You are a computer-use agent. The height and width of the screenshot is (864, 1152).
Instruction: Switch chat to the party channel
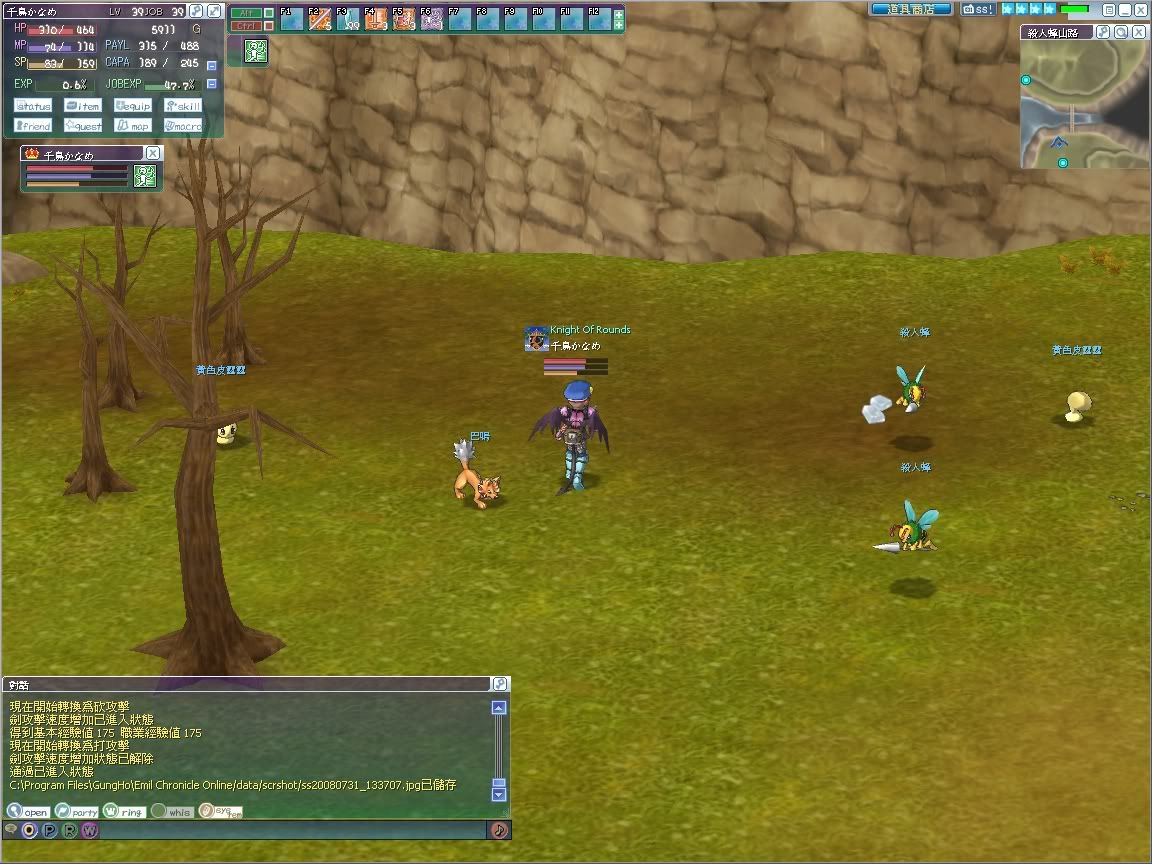[77, 812]
